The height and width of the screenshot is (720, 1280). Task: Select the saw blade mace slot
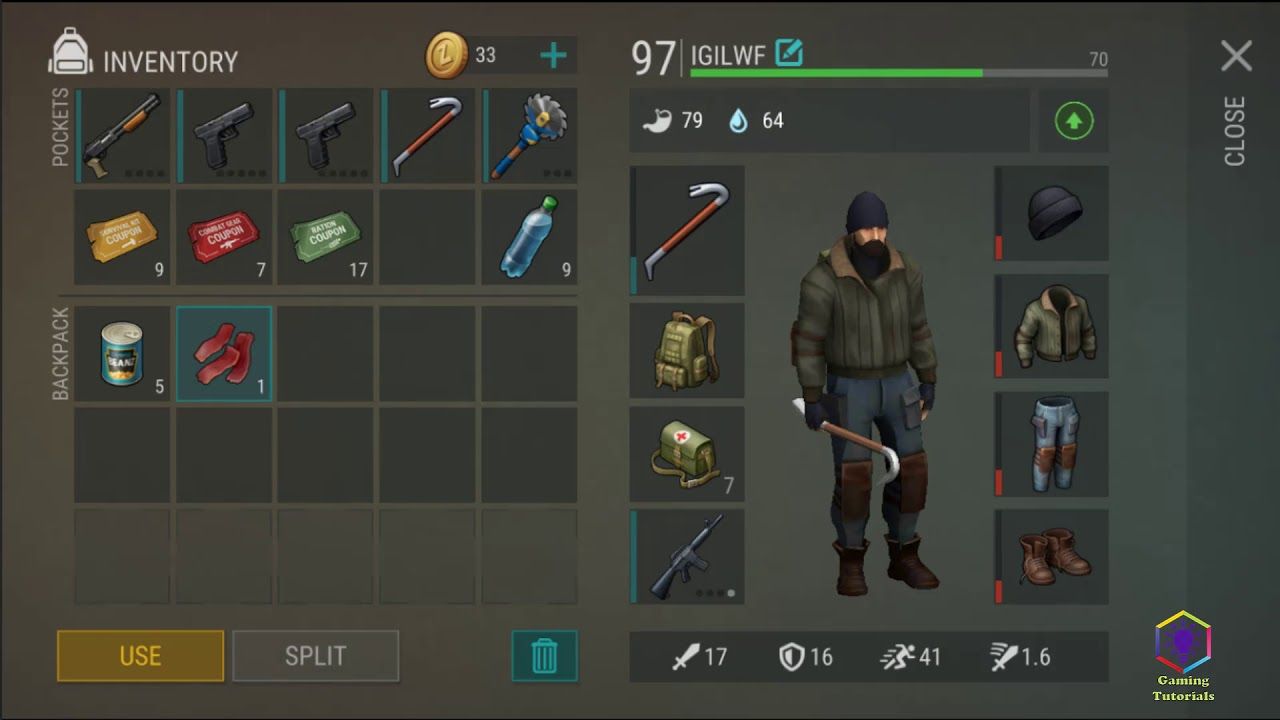[529, 135]
